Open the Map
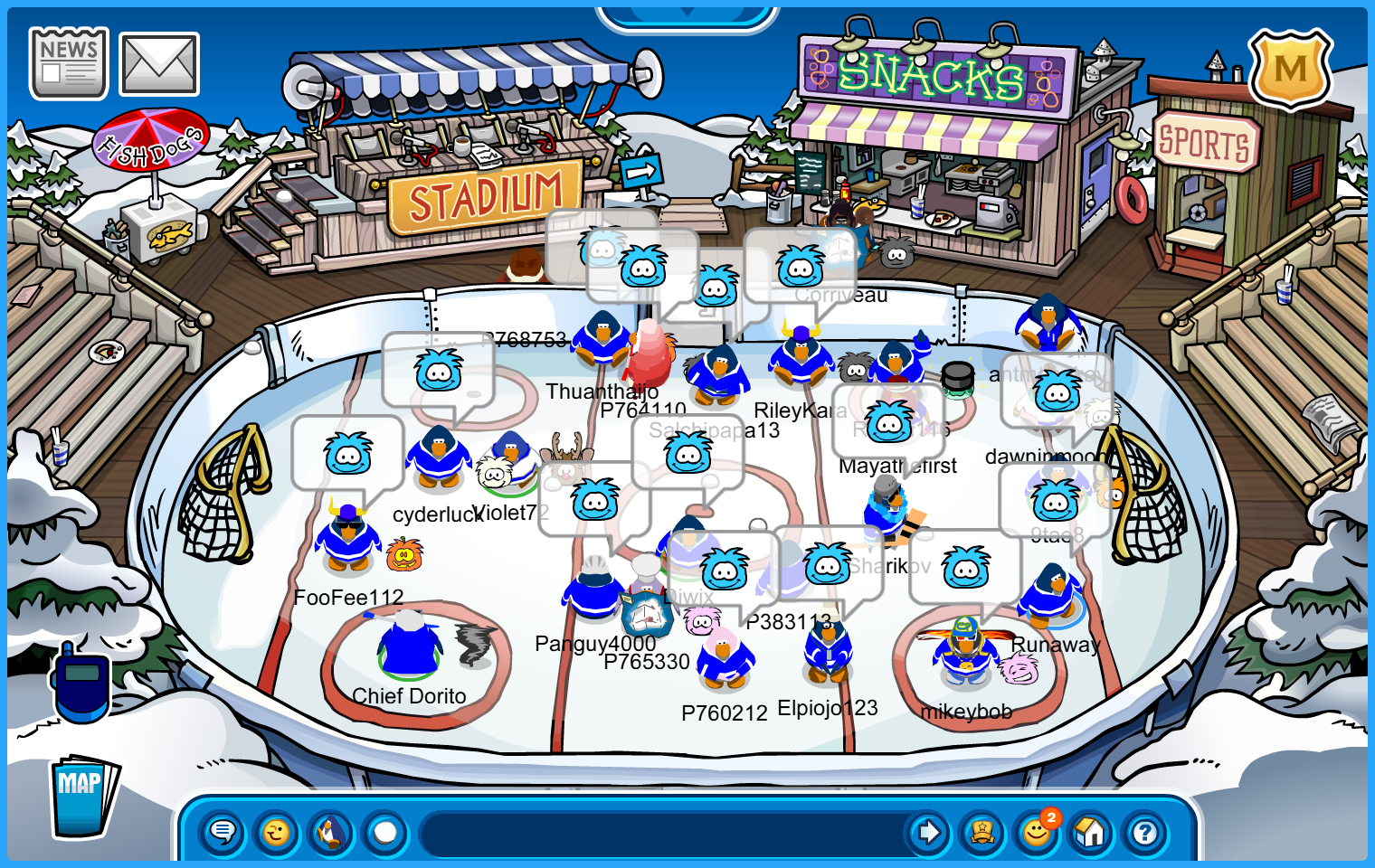 [x=83, y=796]
